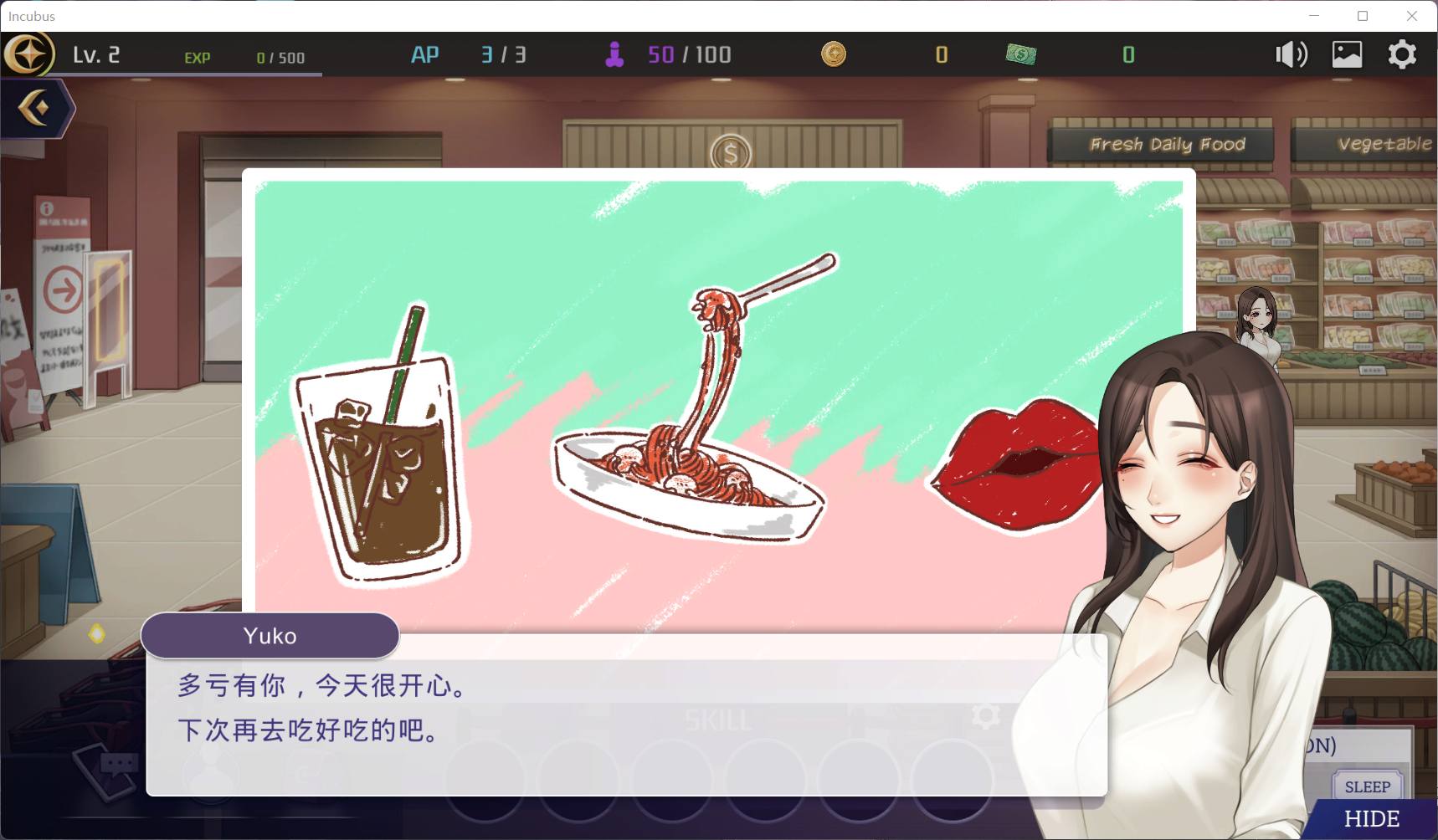Image resolution: width=1438 pixels, height=840 pixels.
Task: Open the settings gear in the top bar
Action: point(1402,54)
